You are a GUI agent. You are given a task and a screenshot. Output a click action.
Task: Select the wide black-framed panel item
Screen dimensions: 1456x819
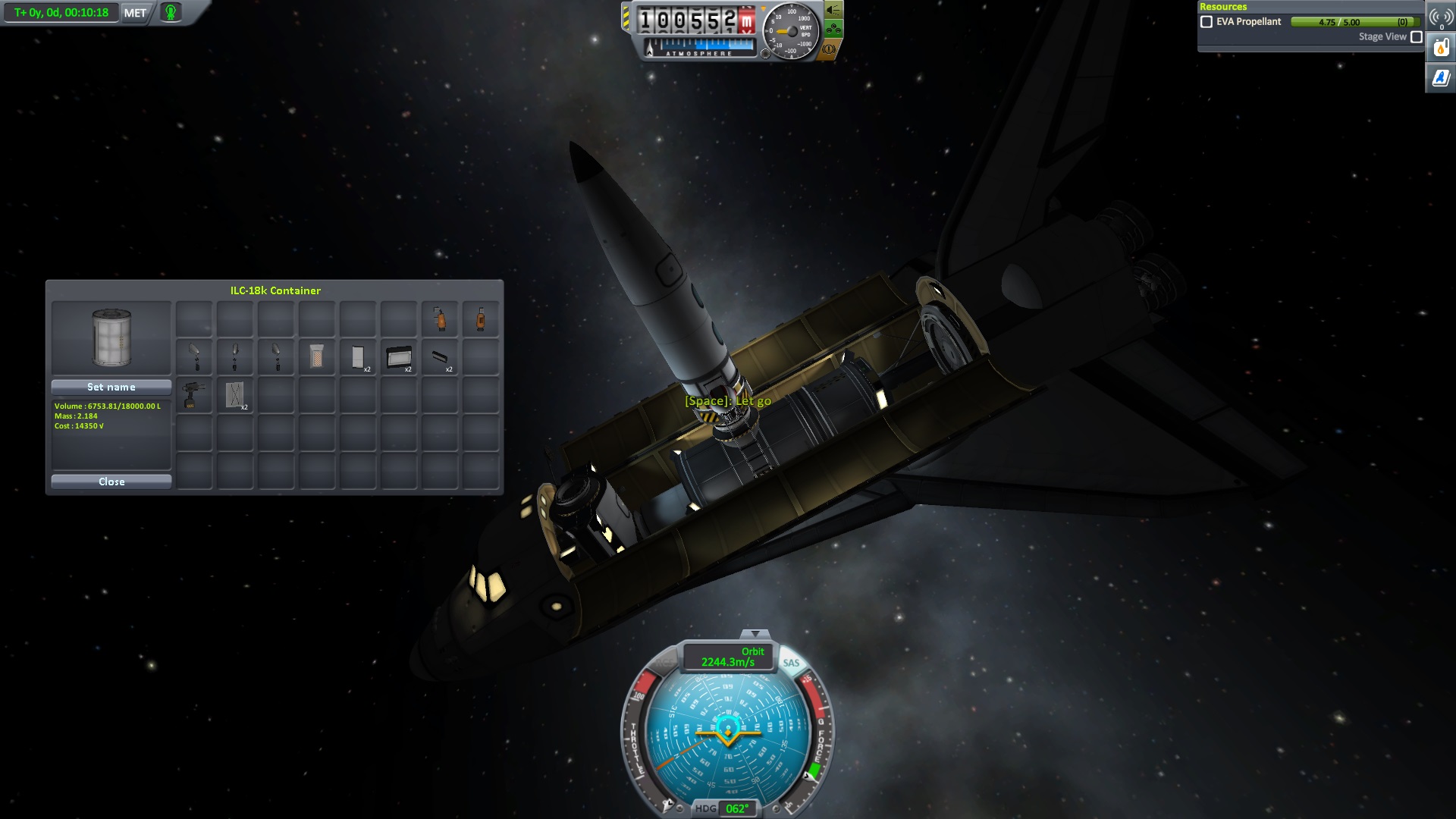[399, 356]
